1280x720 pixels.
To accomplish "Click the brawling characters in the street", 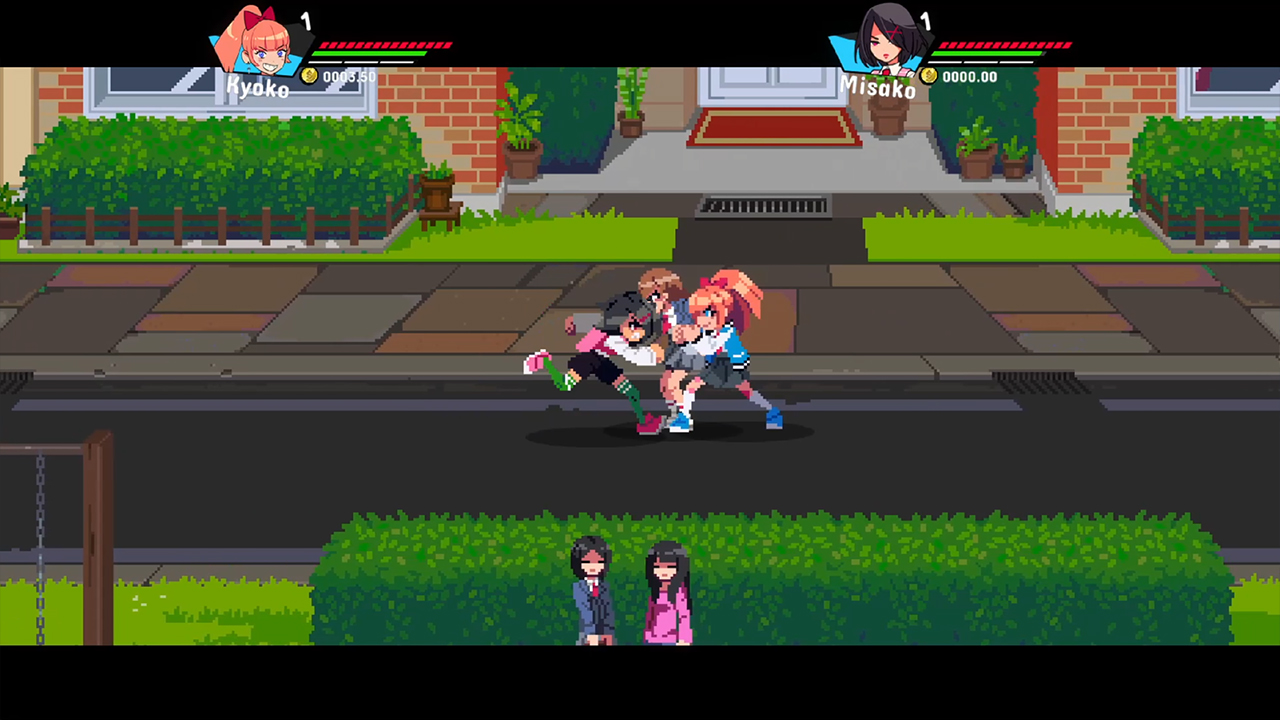I will pyautogui.click(x=668, y=350).
